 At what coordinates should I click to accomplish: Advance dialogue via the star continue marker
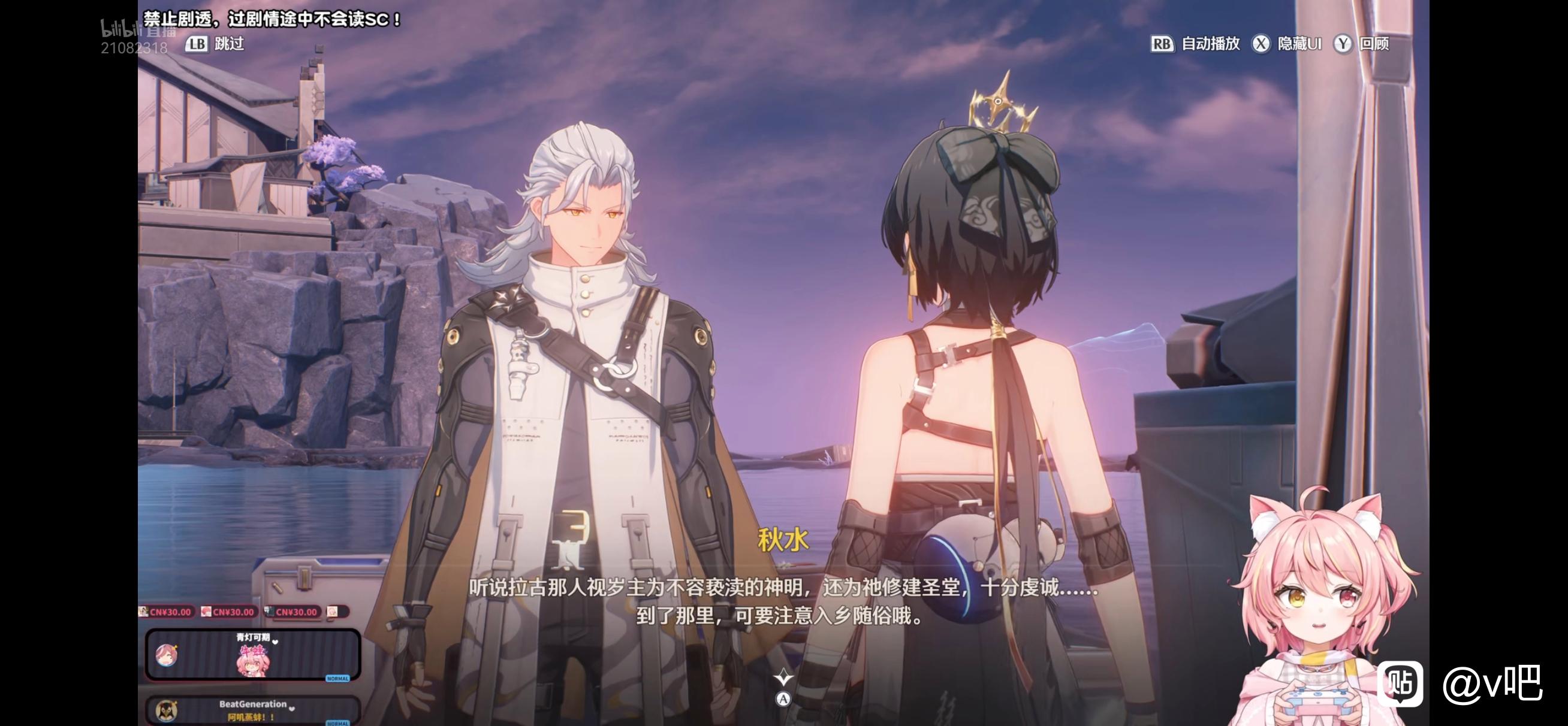(x=783, y=677)
